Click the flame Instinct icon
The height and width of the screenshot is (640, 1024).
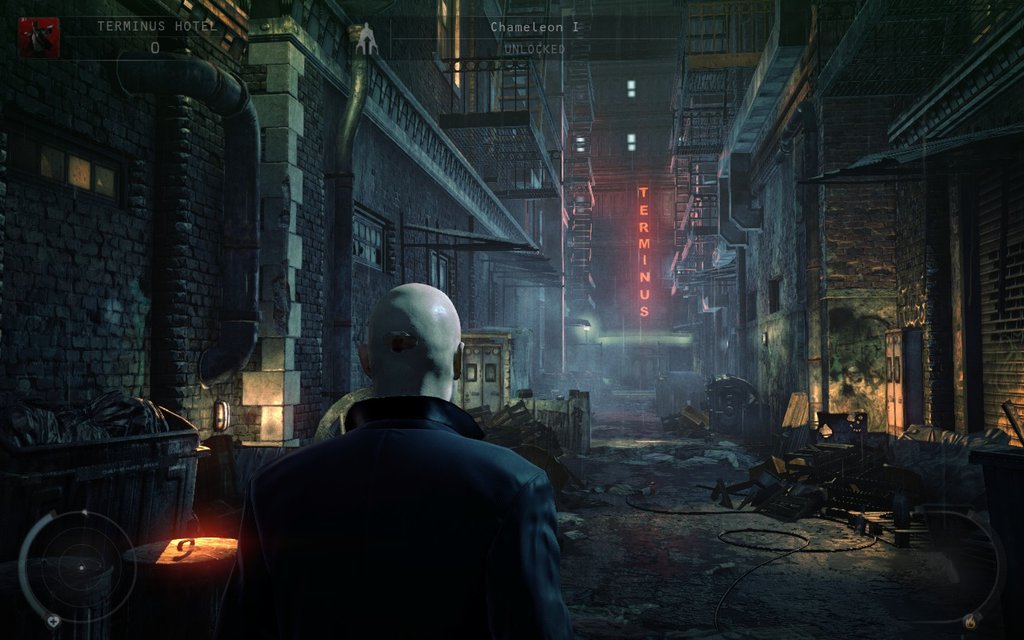pos(968,622)
